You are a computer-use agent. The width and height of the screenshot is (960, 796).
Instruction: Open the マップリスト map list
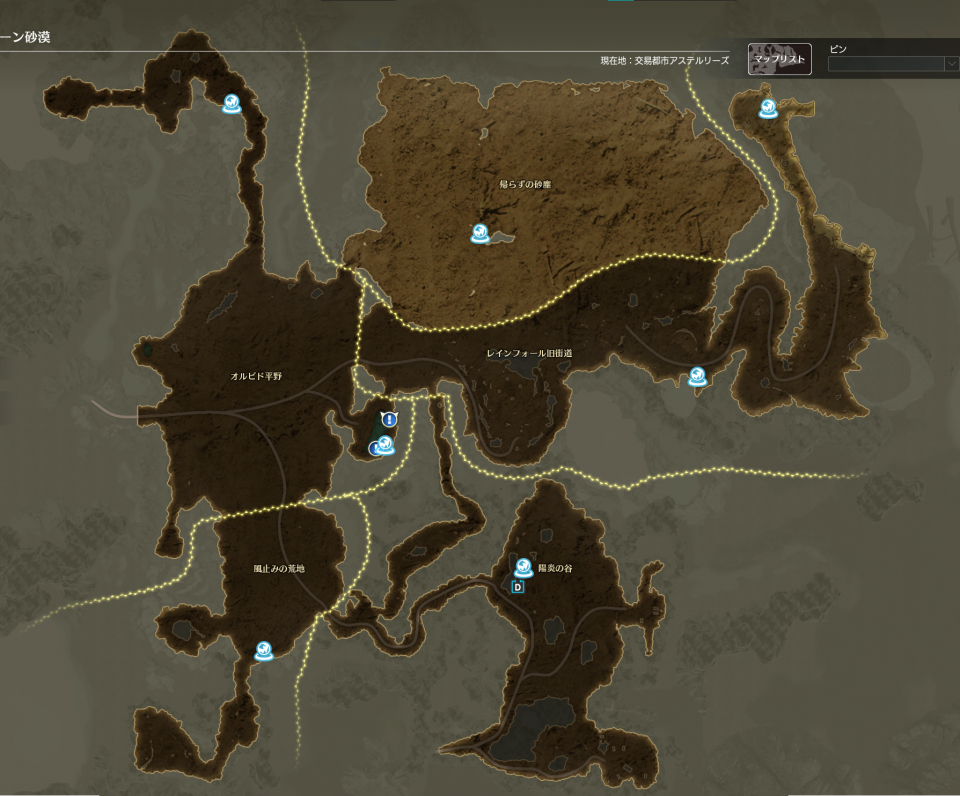tap(779, 59)
